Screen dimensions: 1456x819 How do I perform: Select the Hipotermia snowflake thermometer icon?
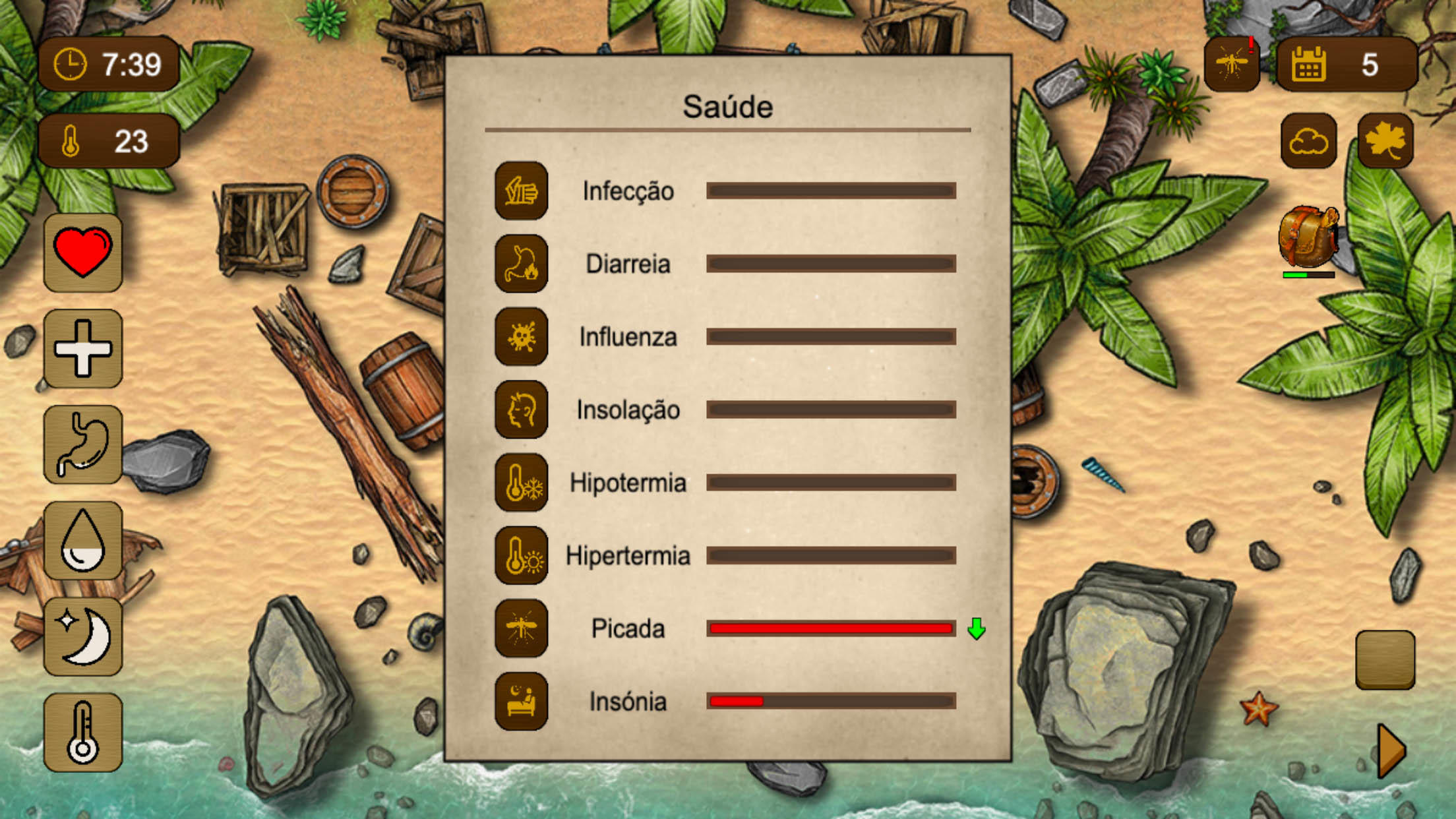[x=521, y=483]
